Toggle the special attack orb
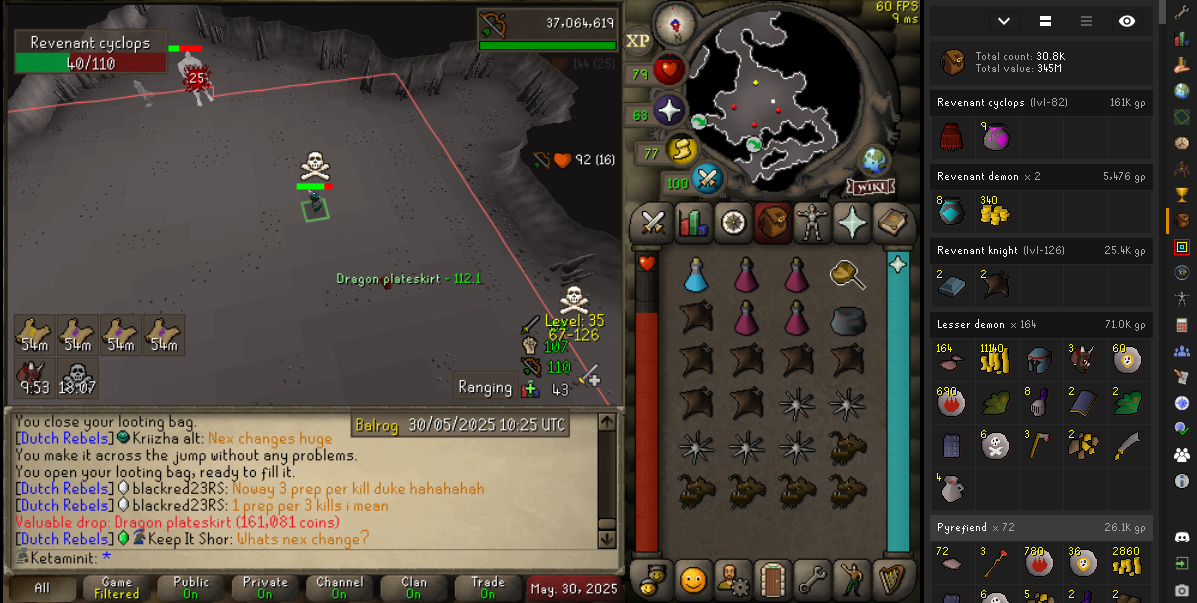This screenshot has height=603, width=1197. pos(707,180)
